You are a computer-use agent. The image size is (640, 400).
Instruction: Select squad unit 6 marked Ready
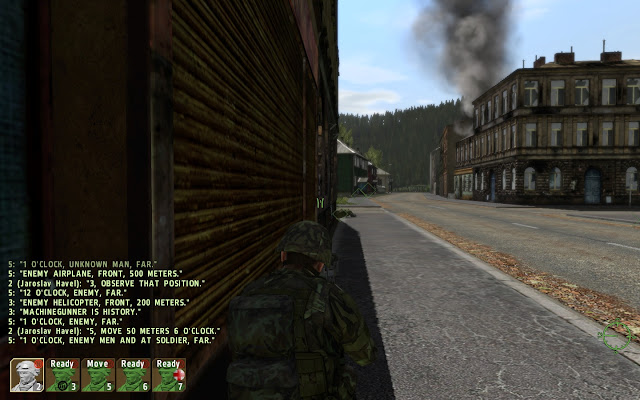coord(133,375)
